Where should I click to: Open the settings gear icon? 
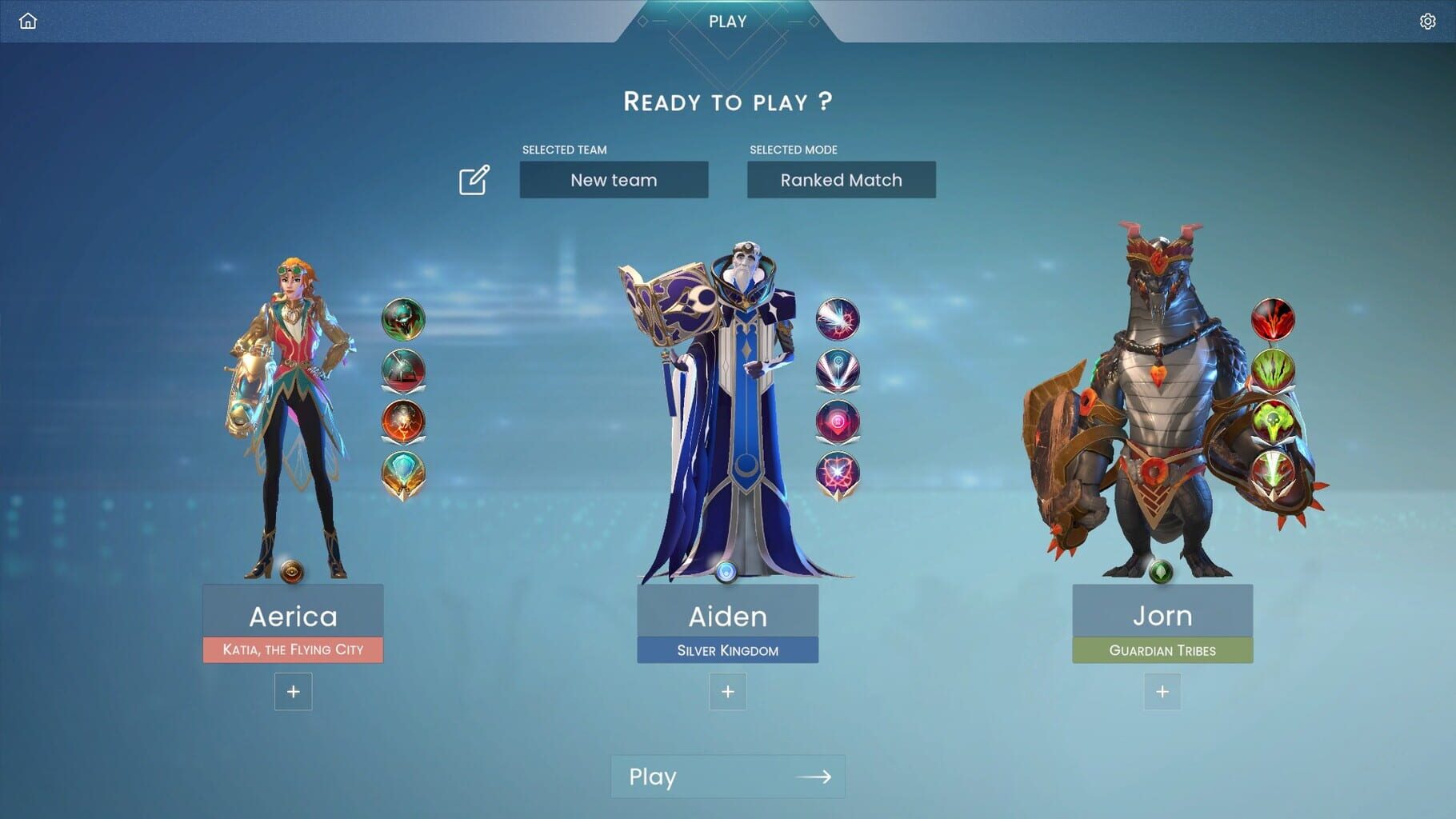tap(1429, 21)
